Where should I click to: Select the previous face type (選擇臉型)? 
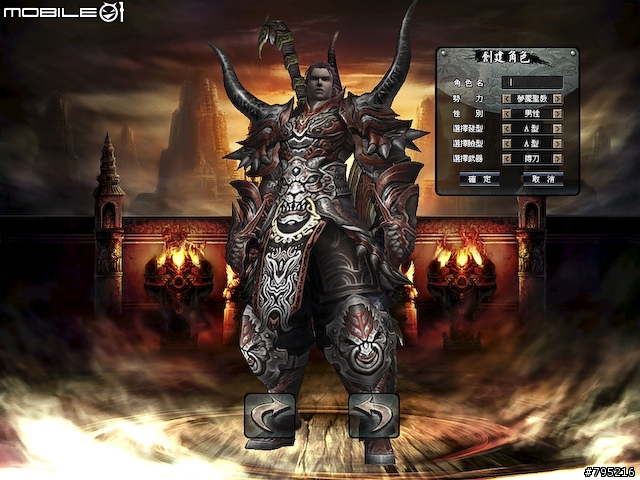pyautogui.click(x=506, y=143)
